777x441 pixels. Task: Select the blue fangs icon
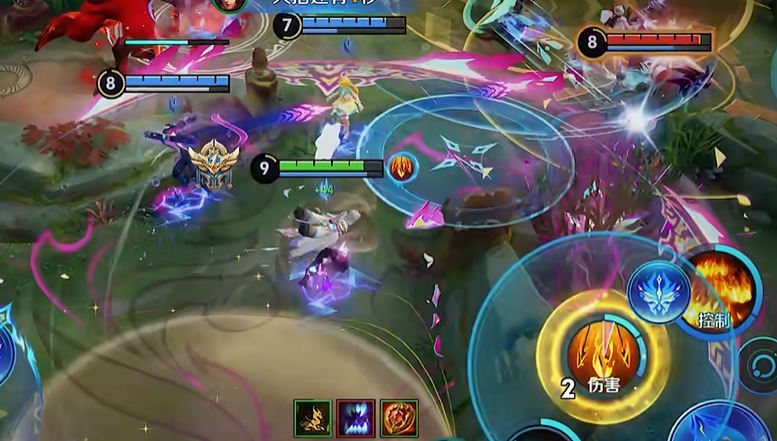click(356, 418)
